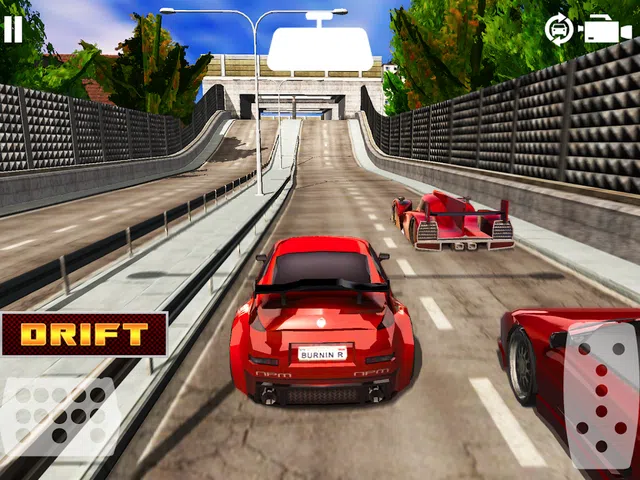Hit the brake pedal
Image resolution: width=640 pixels, height=480 pixels.
tap(58, 416)
